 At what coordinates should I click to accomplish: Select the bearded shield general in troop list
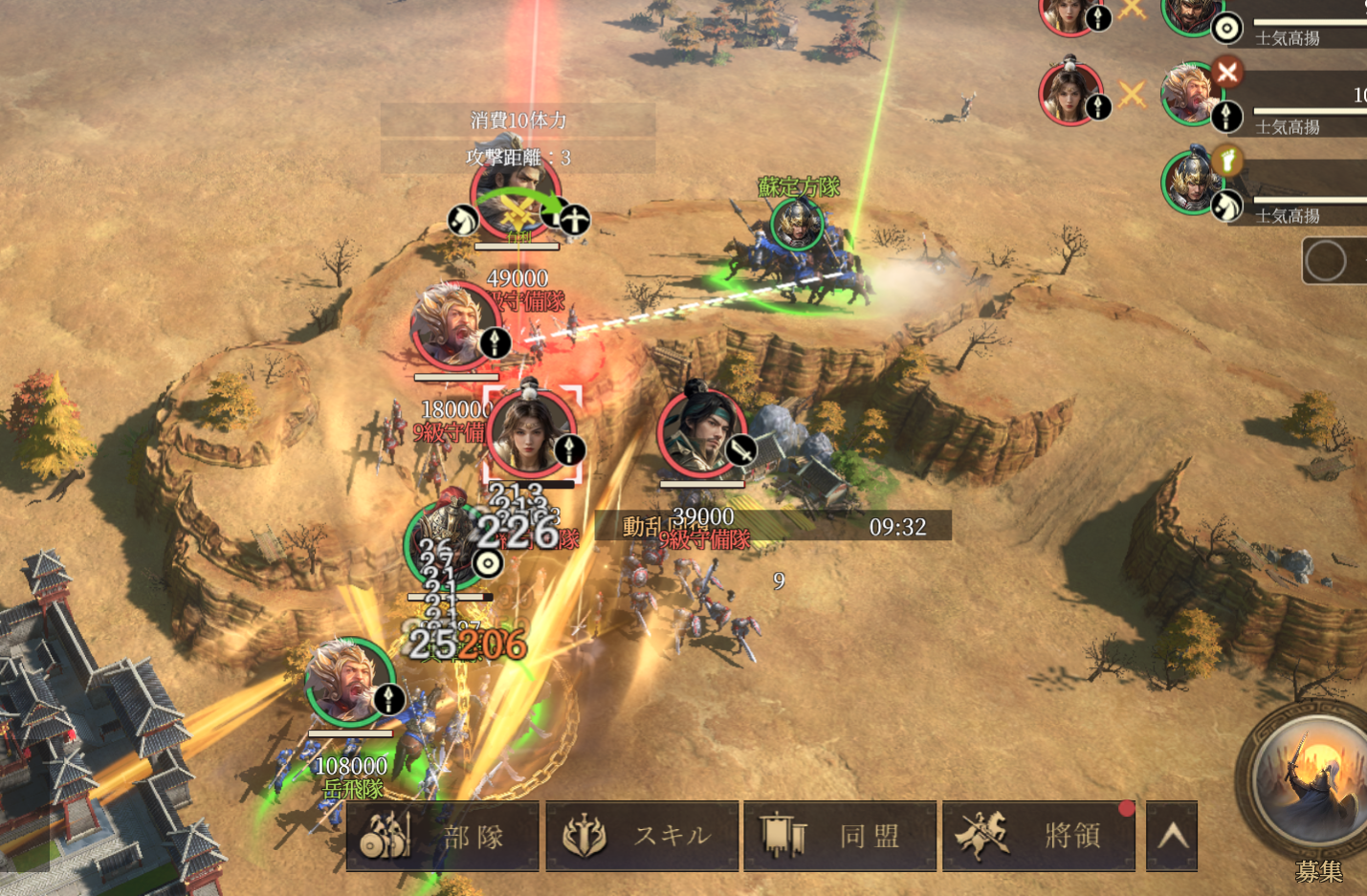point(1189,13)
